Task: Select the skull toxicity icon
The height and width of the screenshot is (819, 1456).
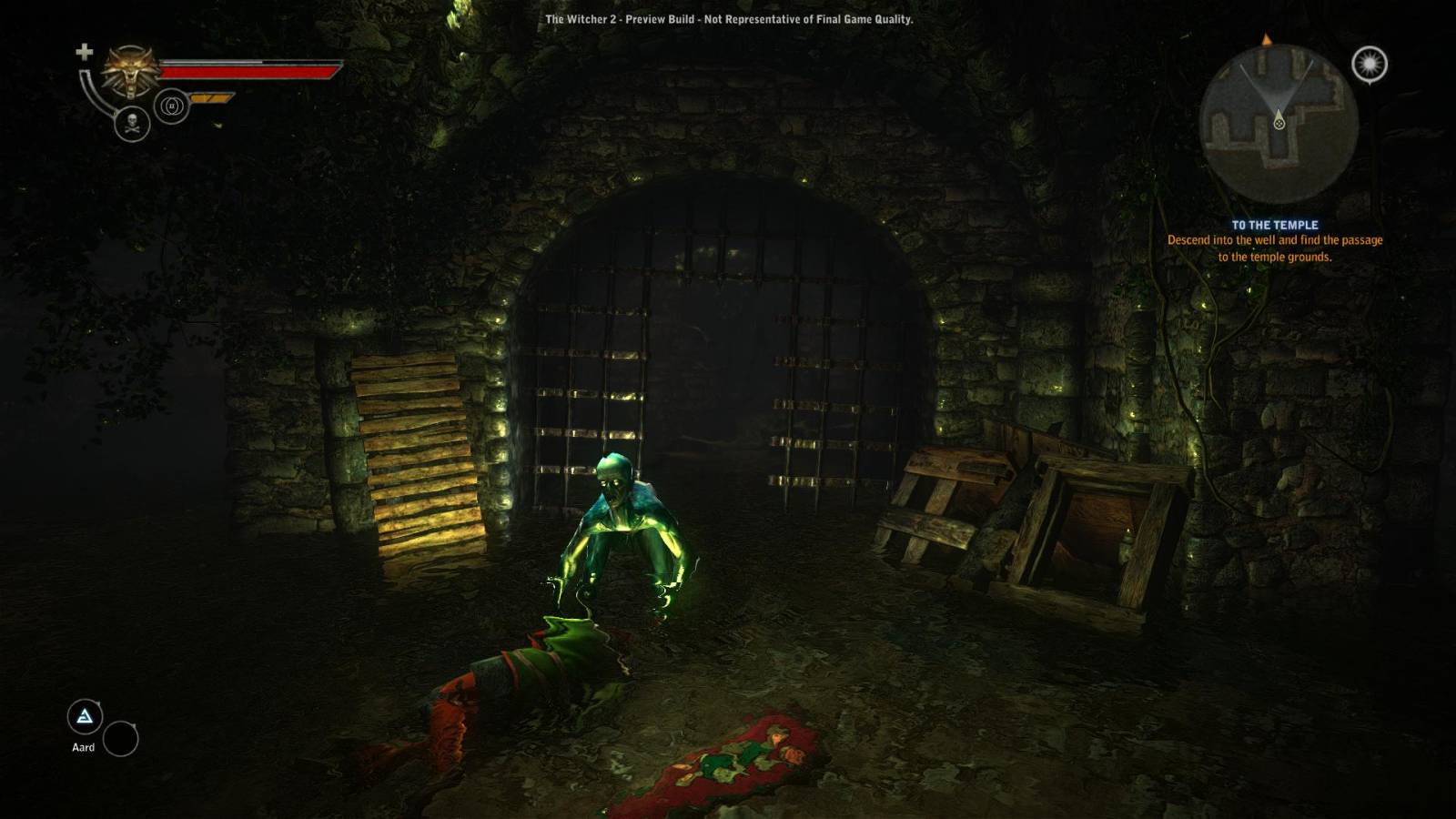Action: coord(132,124)
